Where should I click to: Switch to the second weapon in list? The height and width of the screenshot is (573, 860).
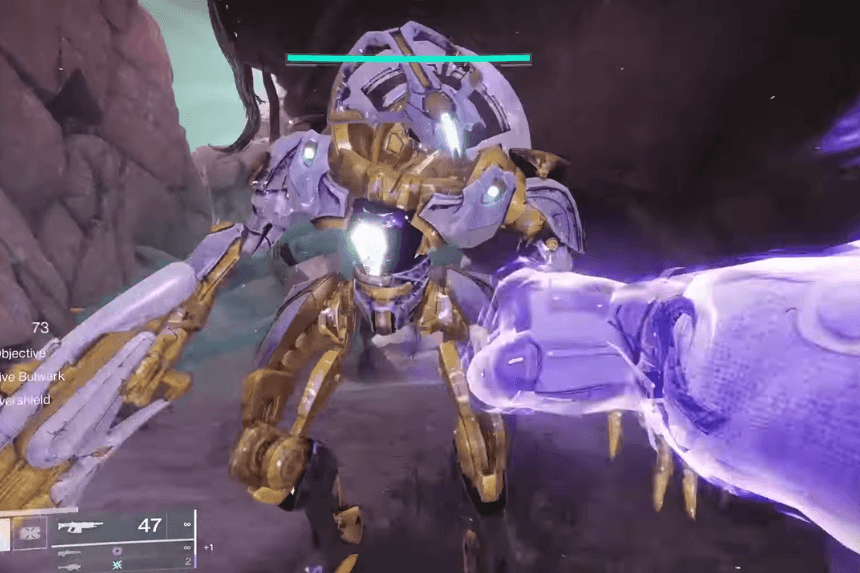tap(70, 550)
